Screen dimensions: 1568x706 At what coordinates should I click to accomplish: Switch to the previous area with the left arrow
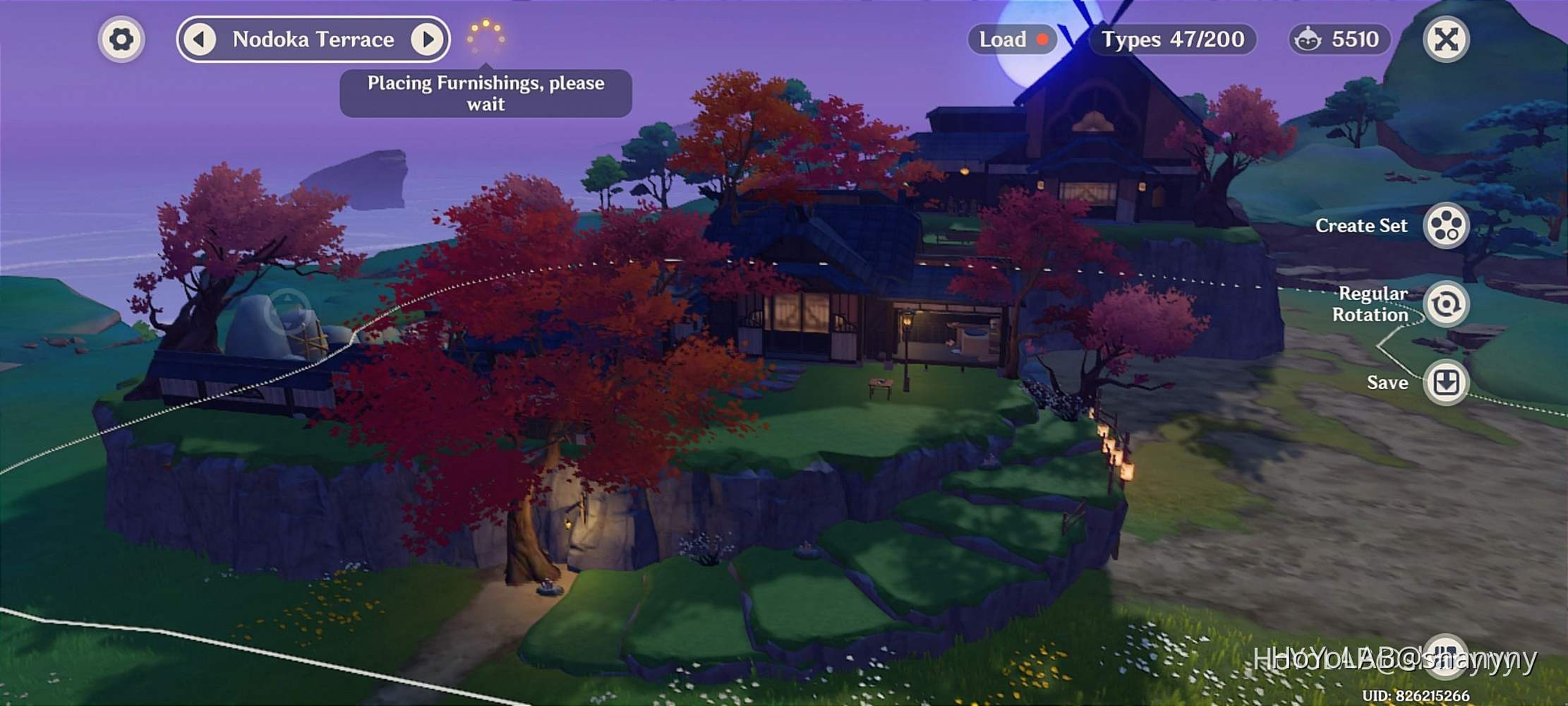coord(200,40)
